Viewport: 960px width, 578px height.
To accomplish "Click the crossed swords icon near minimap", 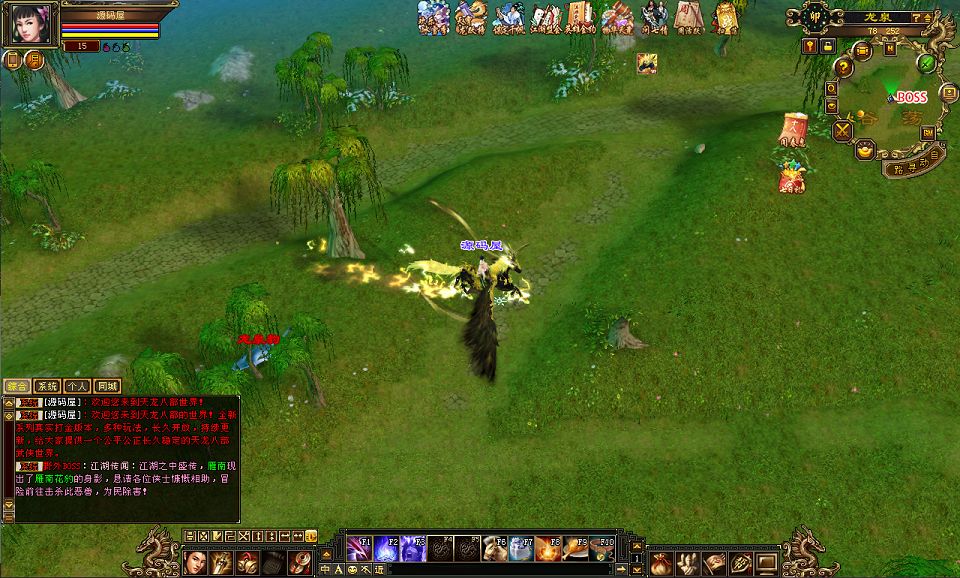I will 843,129.
